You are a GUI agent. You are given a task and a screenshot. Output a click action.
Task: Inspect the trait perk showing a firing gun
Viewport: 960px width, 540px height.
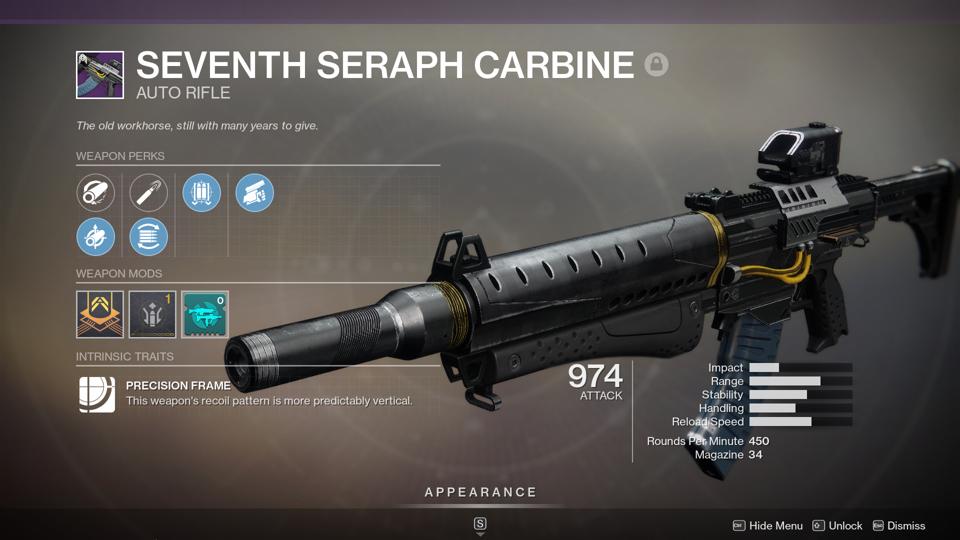255,192
